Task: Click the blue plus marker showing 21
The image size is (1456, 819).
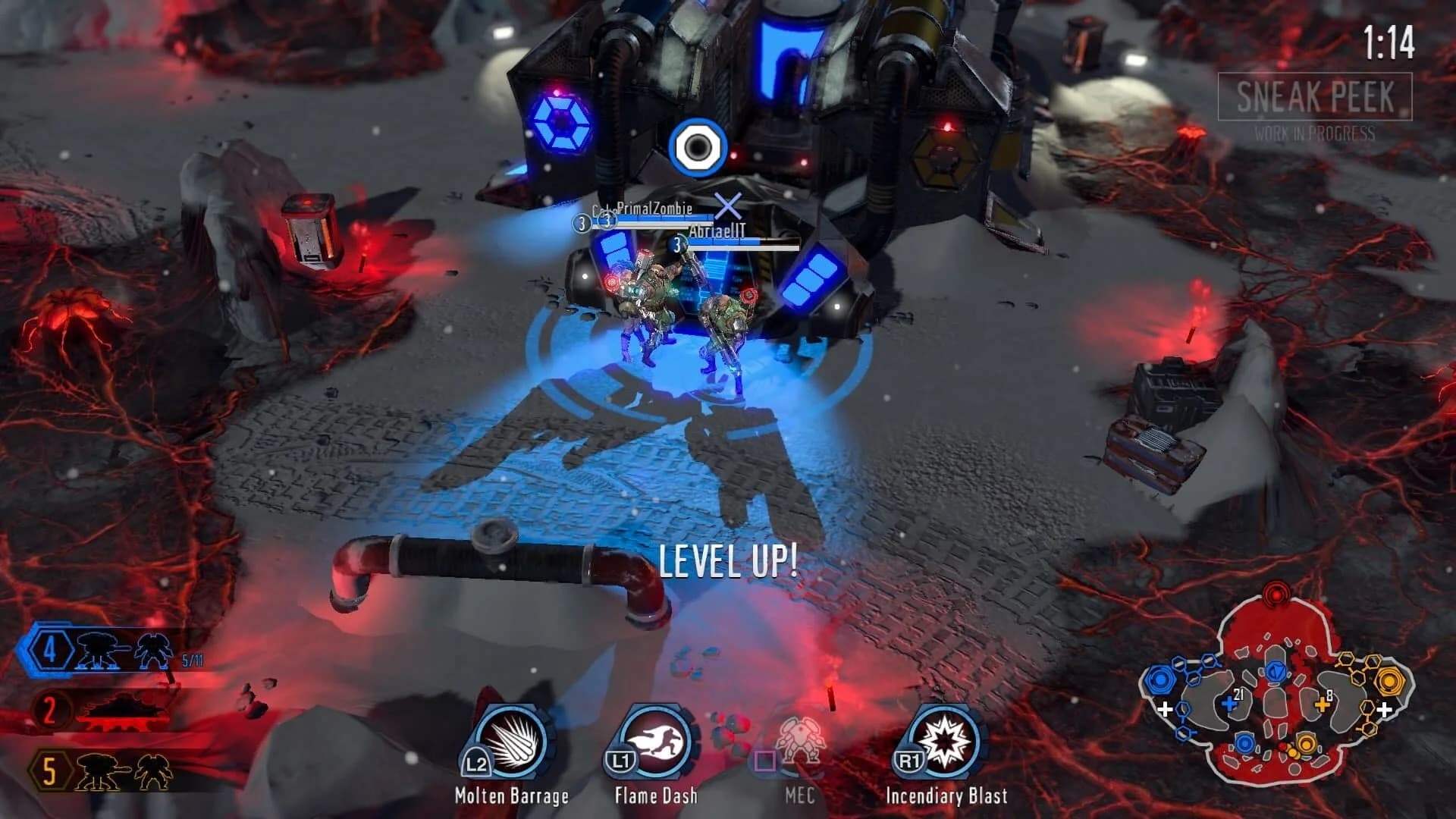Action: point(1229,704)
